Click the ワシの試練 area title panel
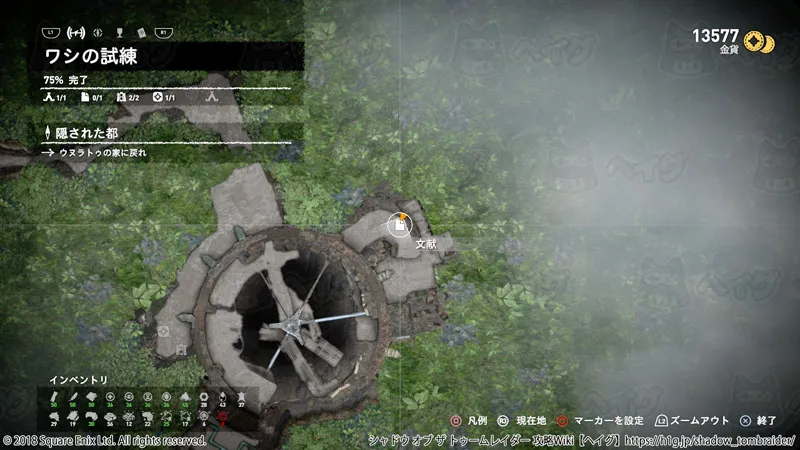Viewport: 800px width, 450px height. click(165, 56)
